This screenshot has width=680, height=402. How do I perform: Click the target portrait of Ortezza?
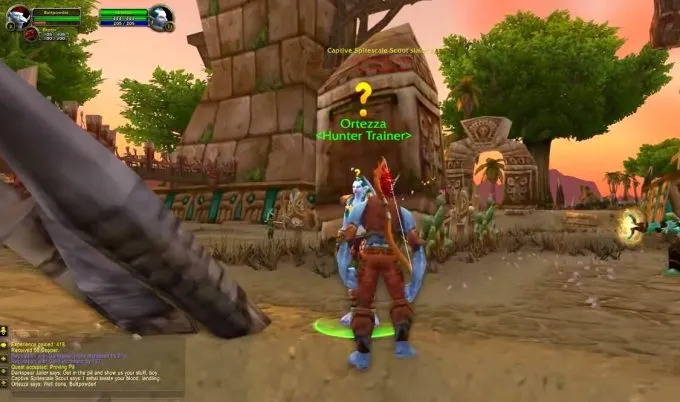click(160, 16)
